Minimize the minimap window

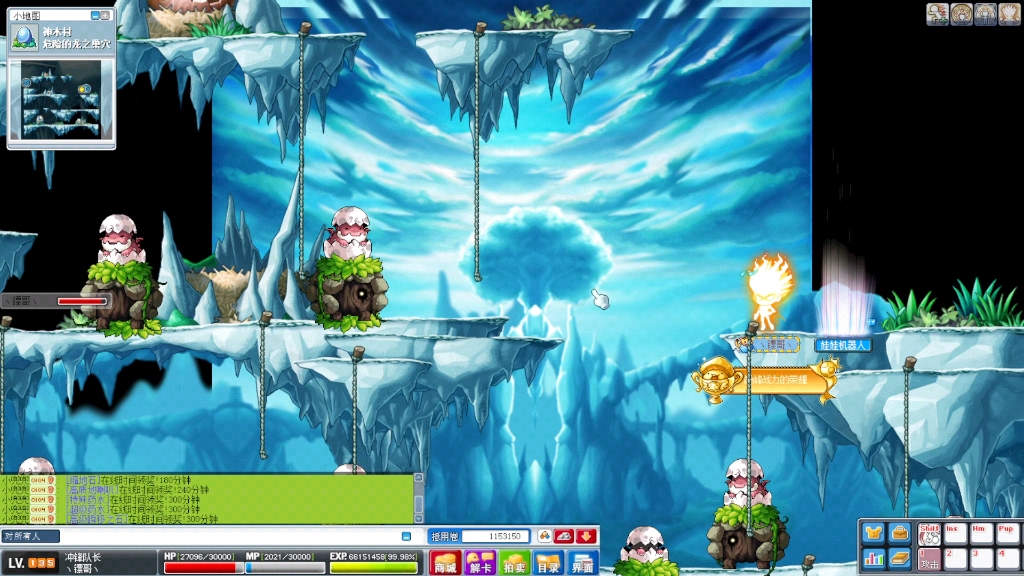click(94, 16)
